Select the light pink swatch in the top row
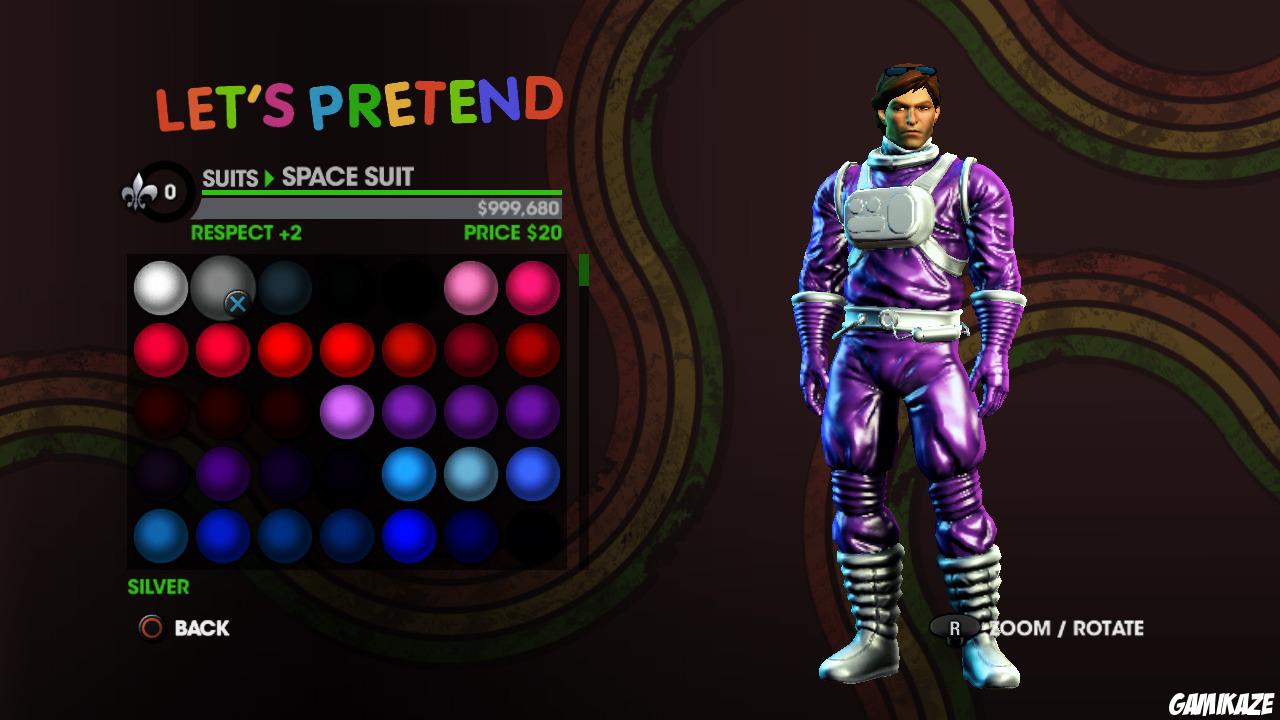This screenshot has height=720, width=1280. tap(470, 289)
